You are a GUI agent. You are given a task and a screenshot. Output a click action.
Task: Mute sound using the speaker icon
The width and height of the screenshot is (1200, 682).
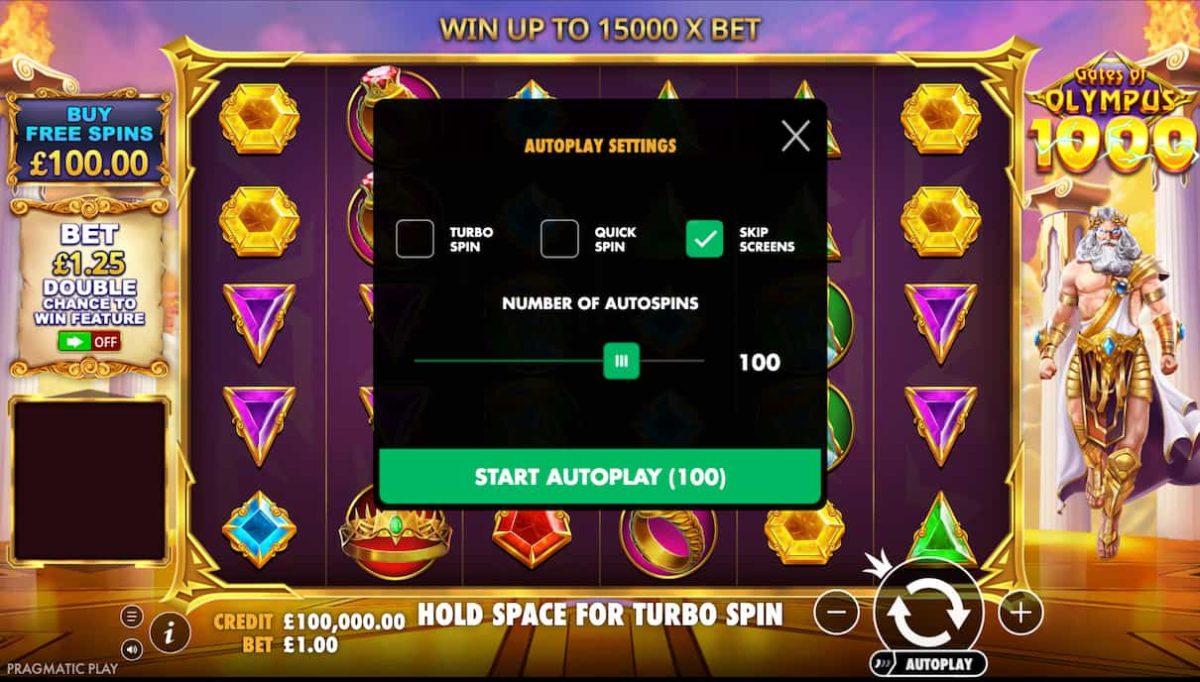point(132,648)
